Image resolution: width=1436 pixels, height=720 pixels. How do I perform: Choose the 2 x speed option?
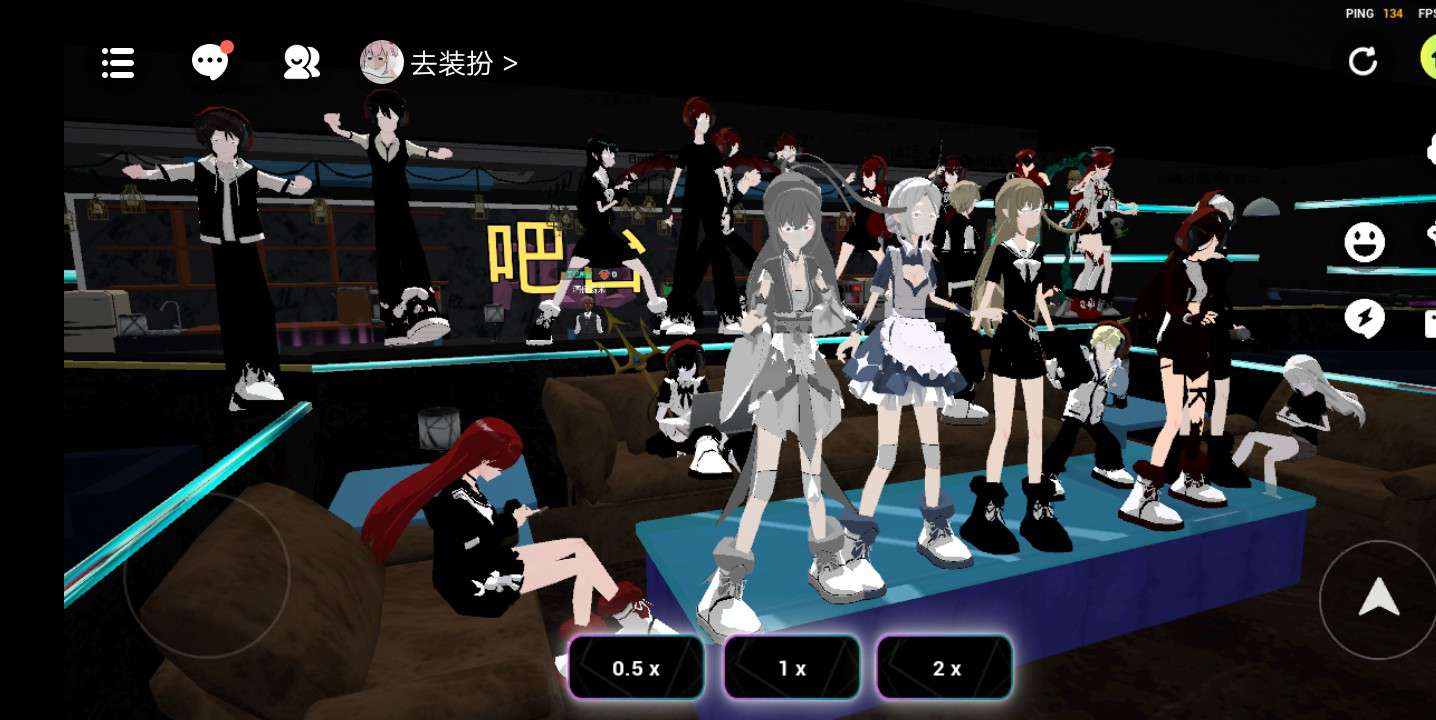[945, 668]
